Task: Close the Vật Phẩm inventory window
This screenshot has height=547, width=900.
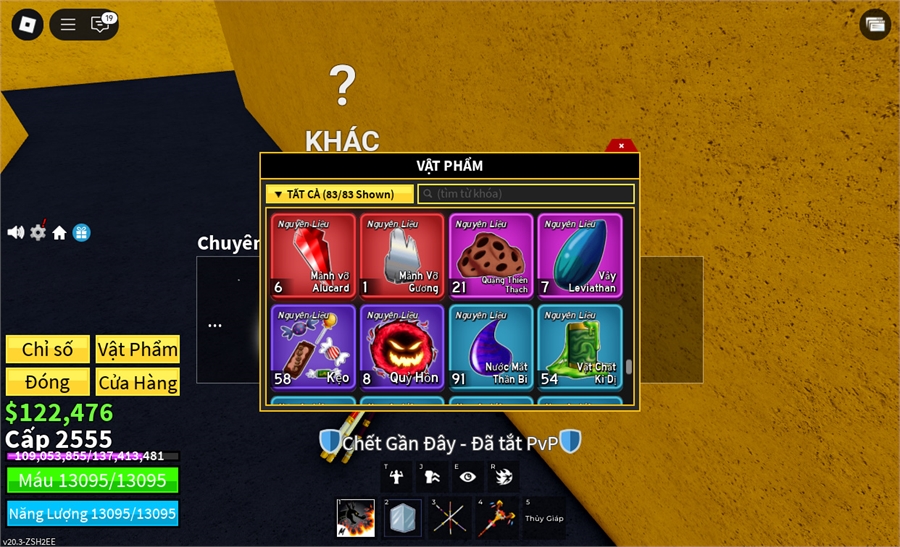Action: point(621,146)
